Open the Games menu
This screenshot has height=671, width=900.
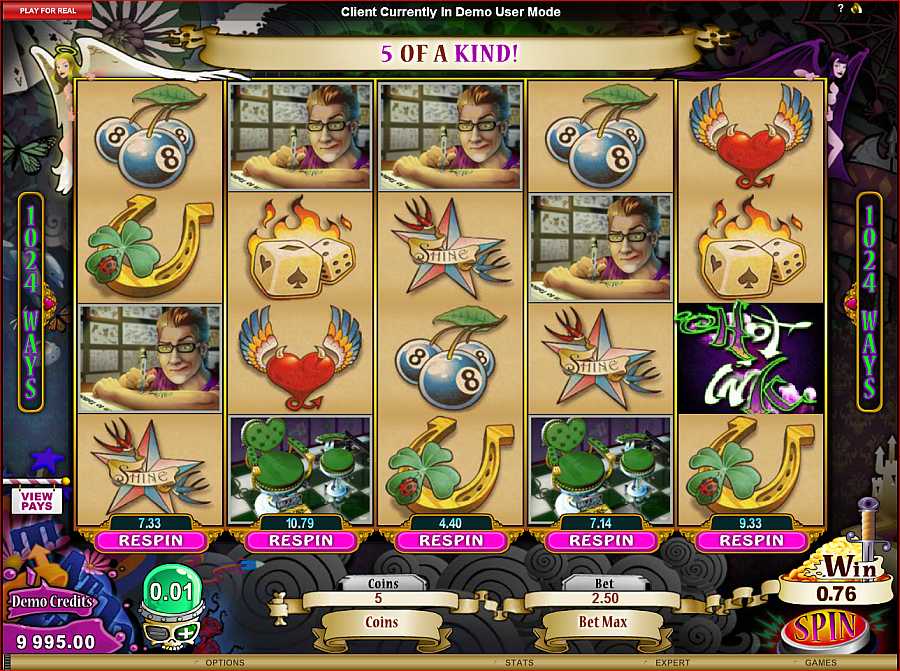pyautogui.click(x=821, y=662)
